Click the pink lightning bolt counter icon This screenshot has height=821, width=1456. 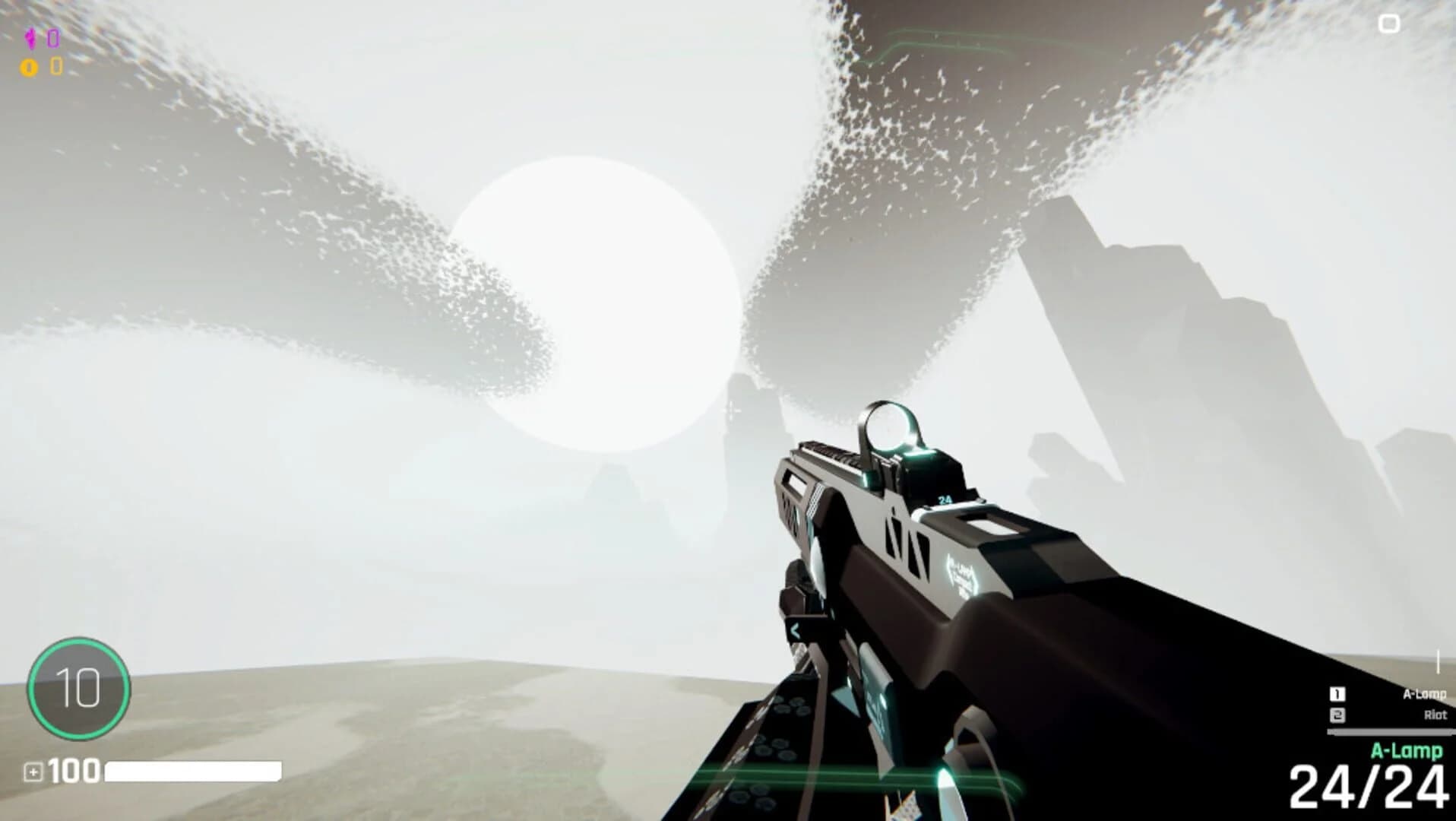tap(30, 38)
